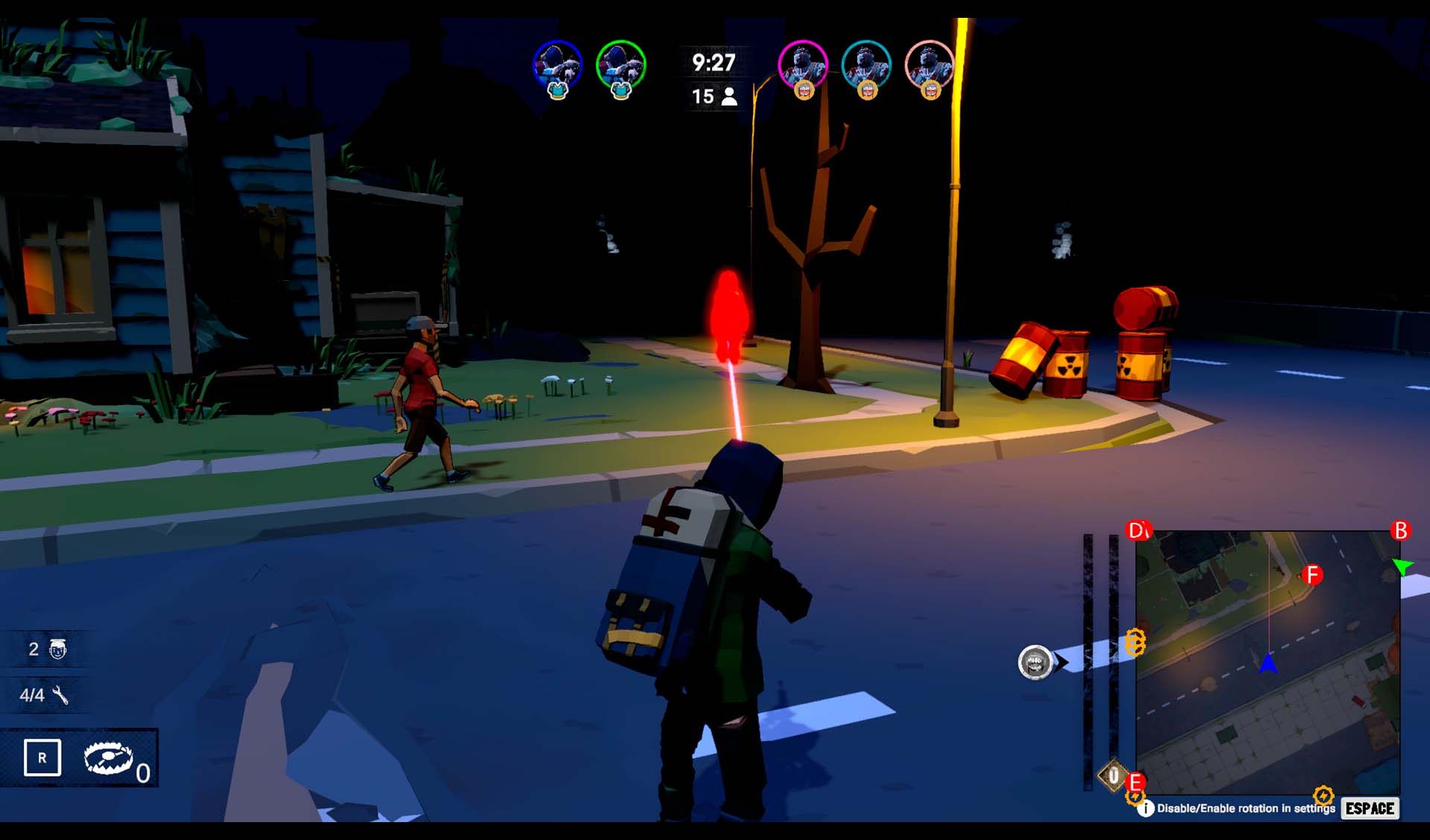The image size is (1430, 840).
Task: Select the blue-ringed hunter portrait
Action: [557, 66]
